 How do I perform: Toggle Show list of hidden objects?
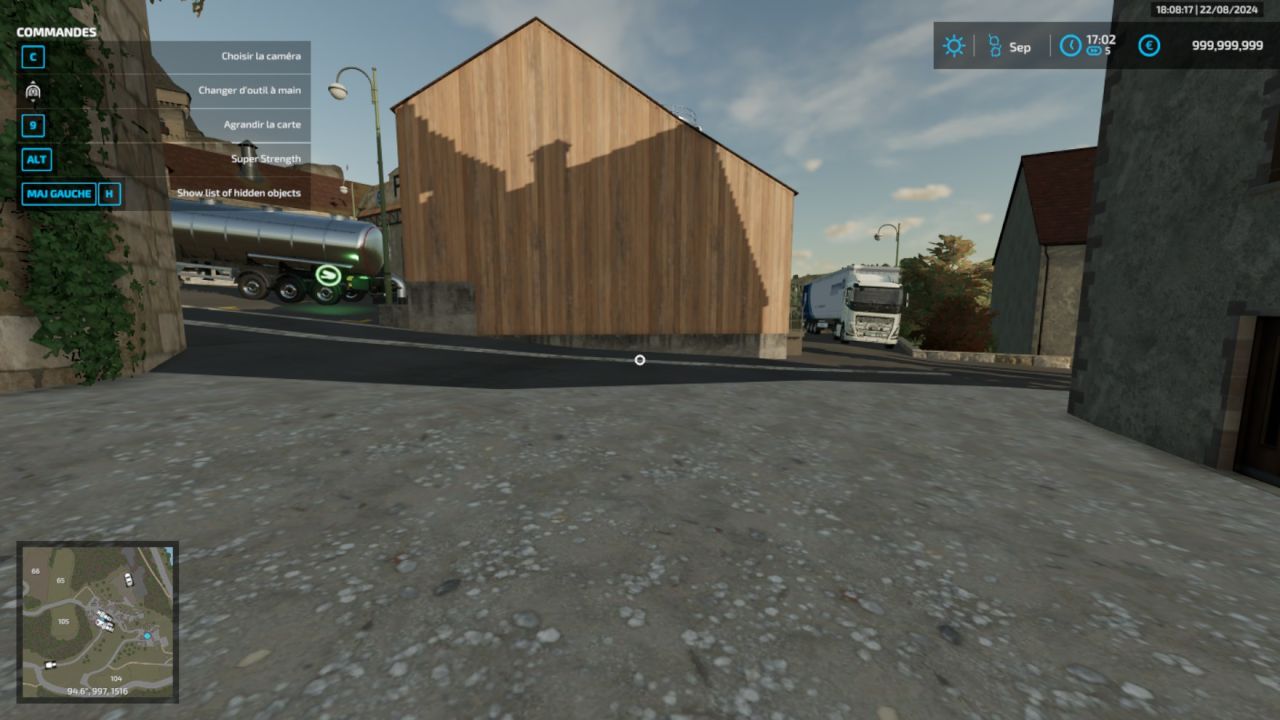[239, 192]
